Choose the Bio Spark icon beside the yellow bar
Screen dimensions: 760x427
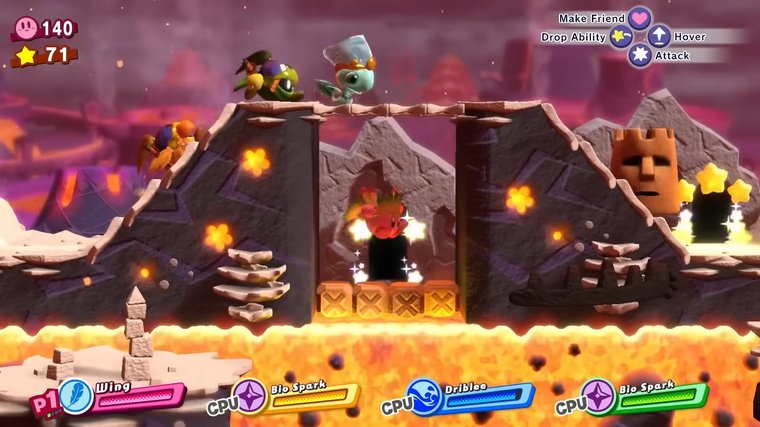[x=251, y=397]
